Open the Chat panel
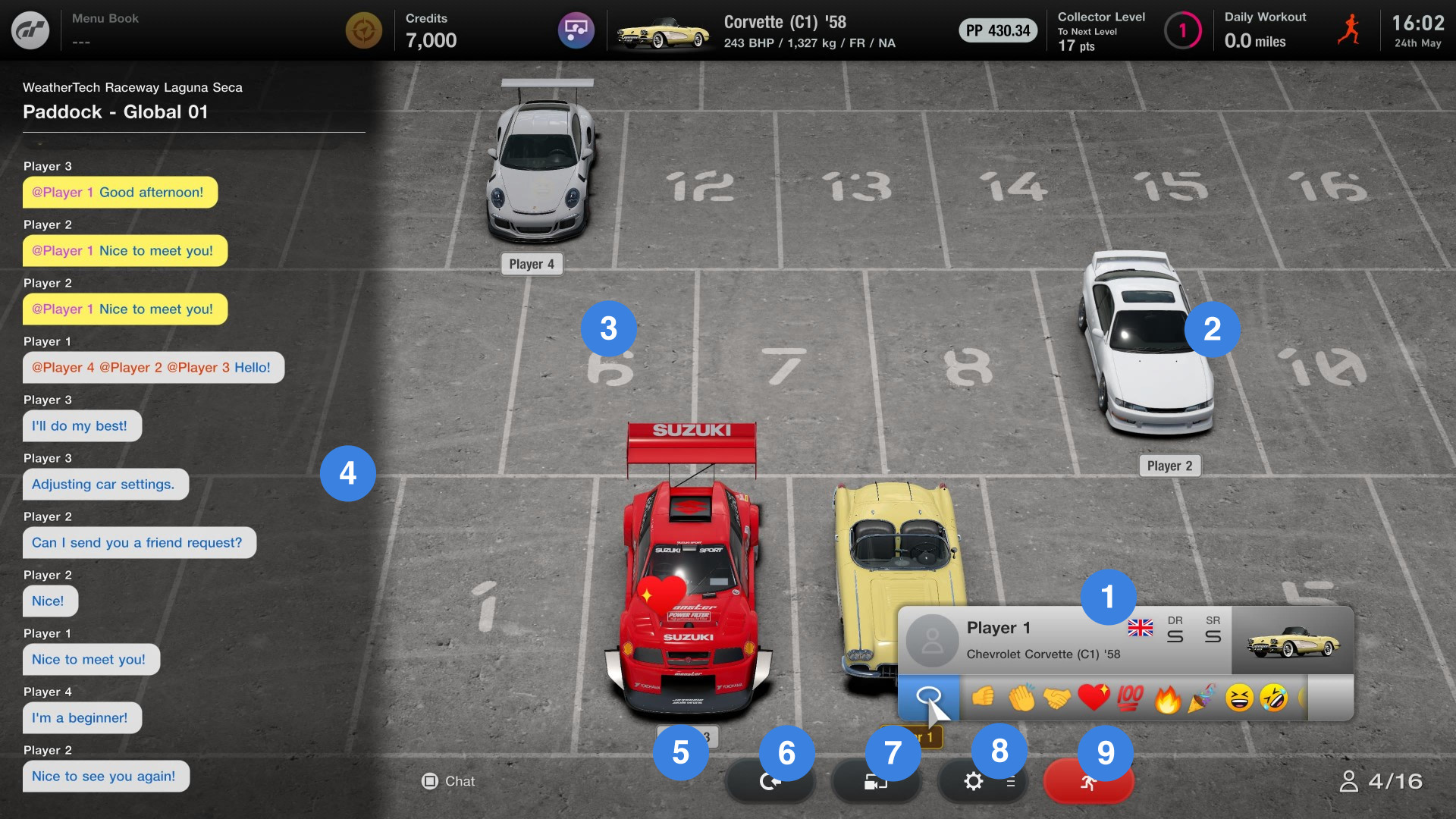1456x819 pixels. pos(448,780)
